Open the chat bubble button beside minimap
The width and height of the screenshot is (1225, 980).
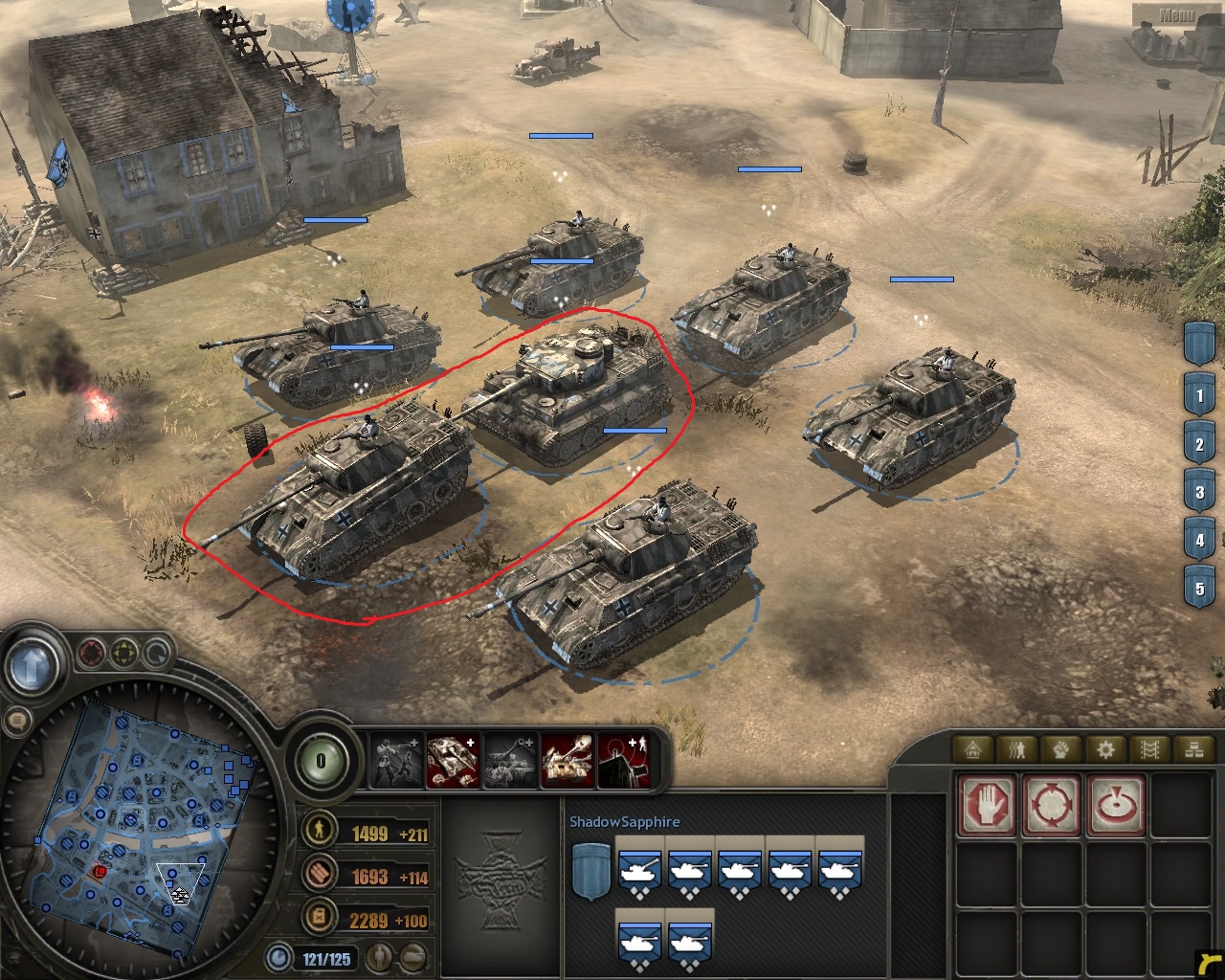(16, 721)
